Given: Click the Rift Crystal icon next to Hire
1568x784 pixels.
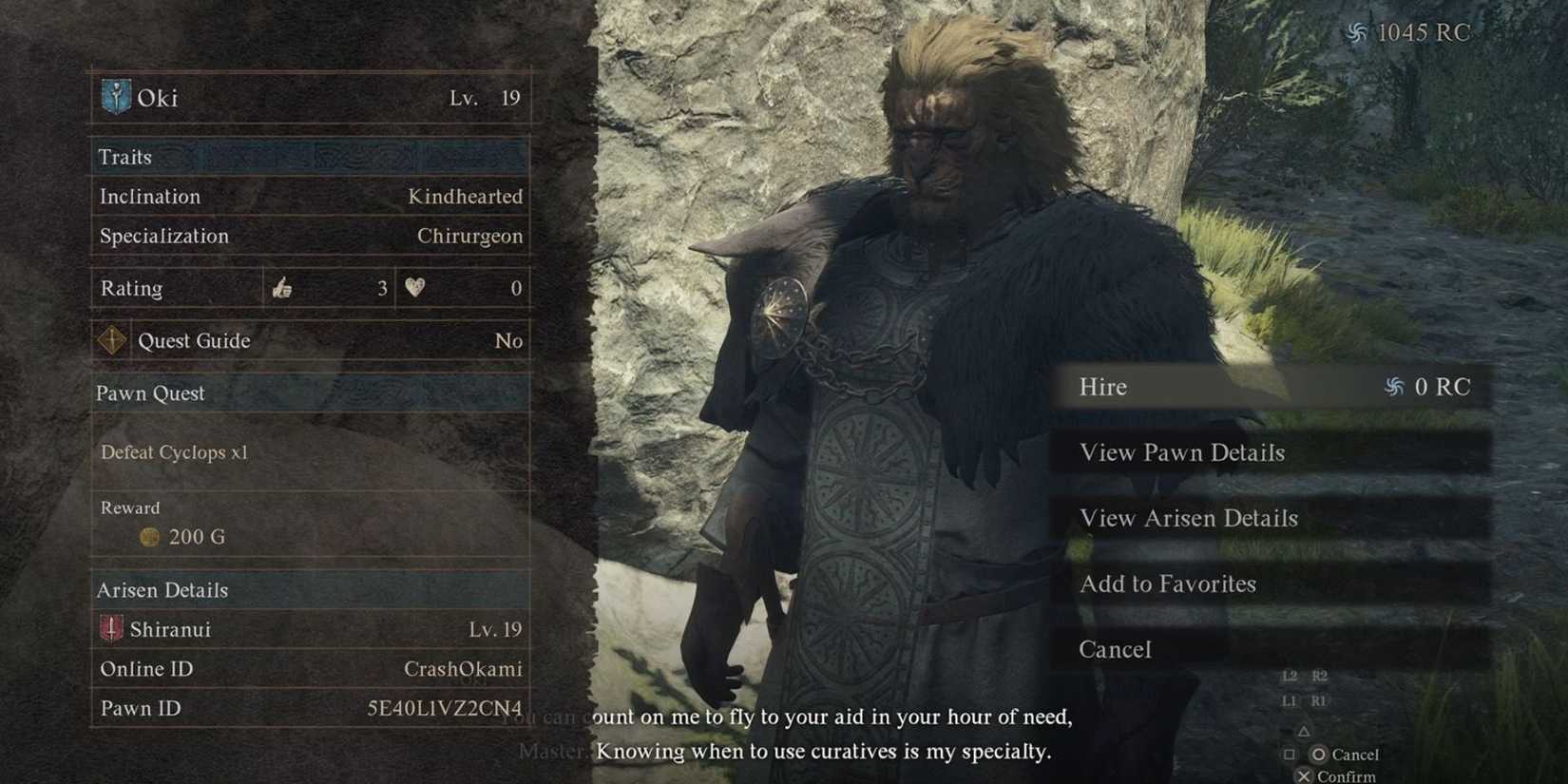Looking at the screenshot, I should [x=1393, y=387].
